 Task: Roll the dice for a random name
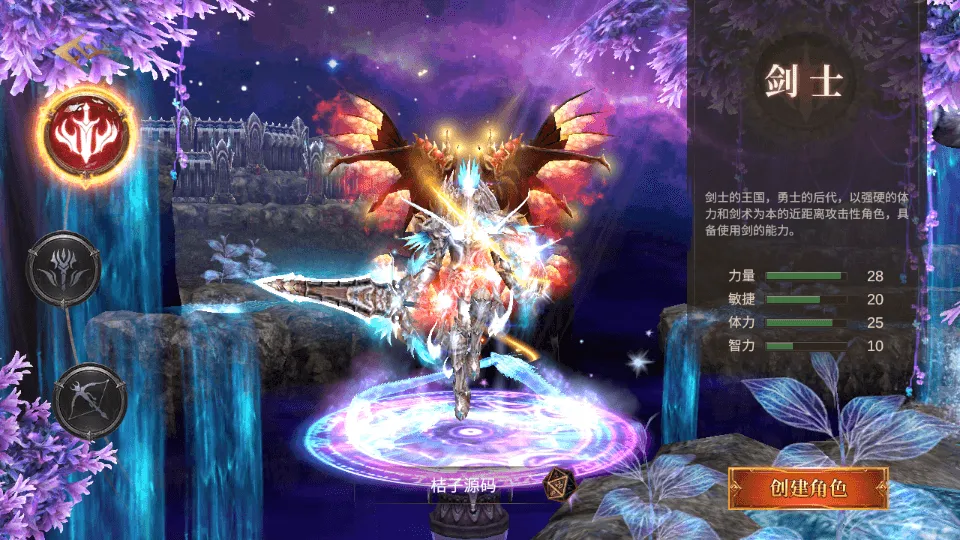click(558, 484)
